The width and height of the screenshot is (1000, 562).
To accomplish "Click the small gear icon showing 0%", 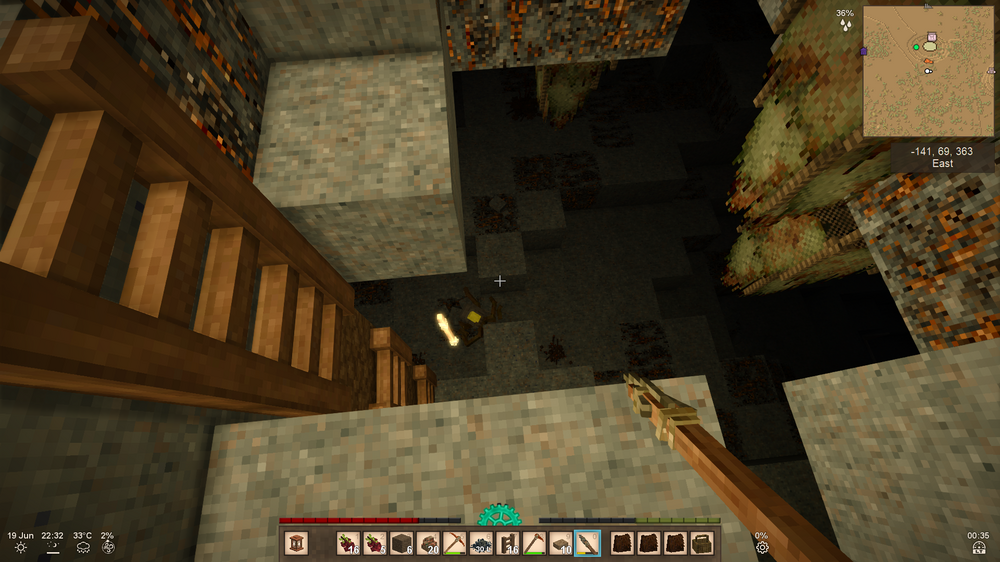I will [762, 547].
